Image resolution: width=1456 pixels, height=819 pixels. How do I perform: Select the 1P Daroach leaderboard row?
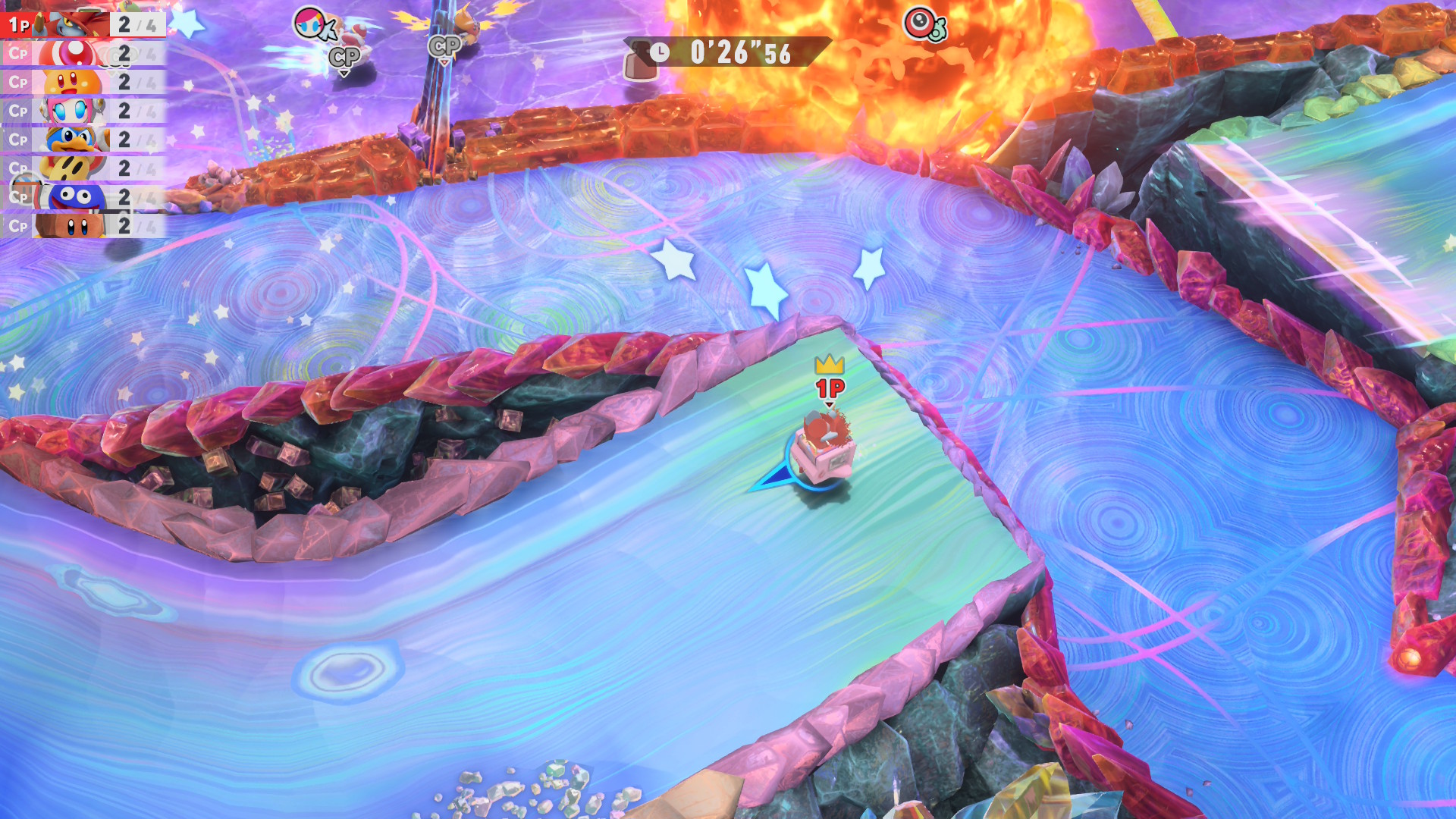pyautogui.click(x=83, y=24)
